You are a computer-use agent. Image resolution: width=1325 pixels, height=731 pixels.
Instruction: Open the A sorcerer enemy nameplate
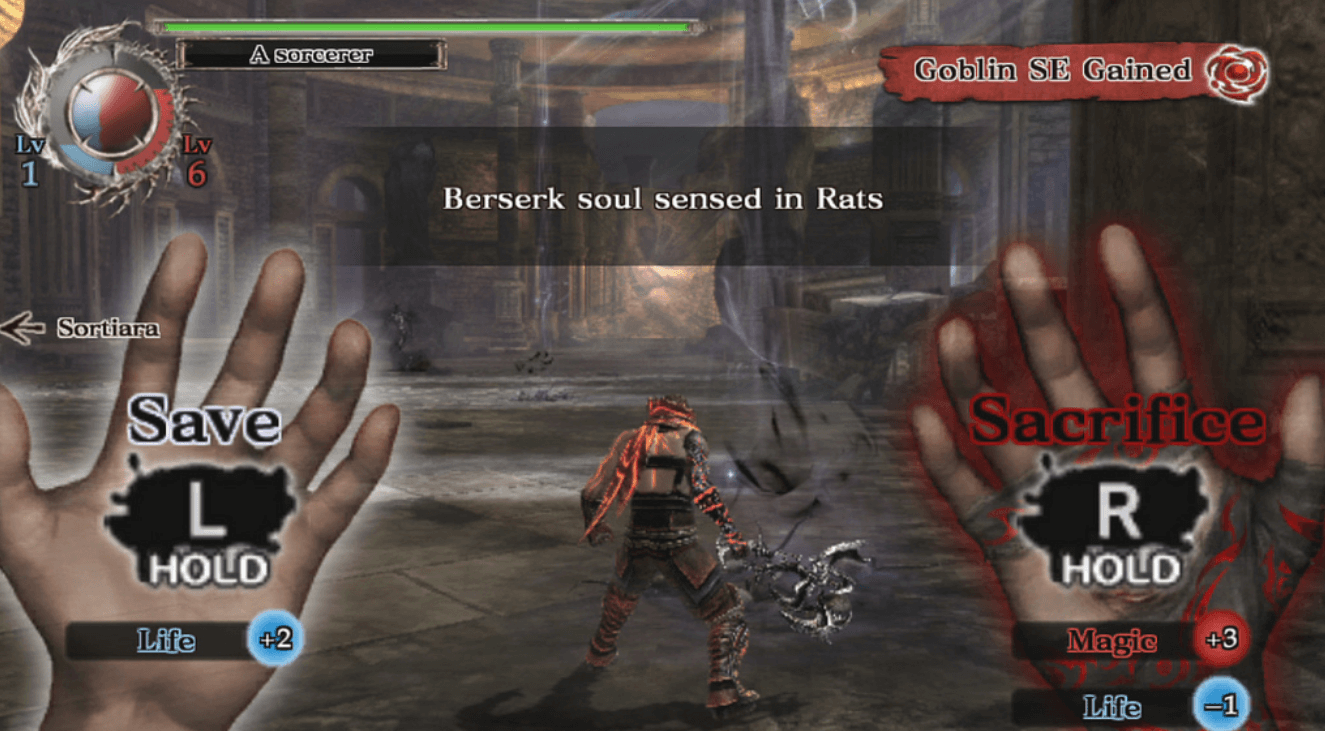point(315,55)
